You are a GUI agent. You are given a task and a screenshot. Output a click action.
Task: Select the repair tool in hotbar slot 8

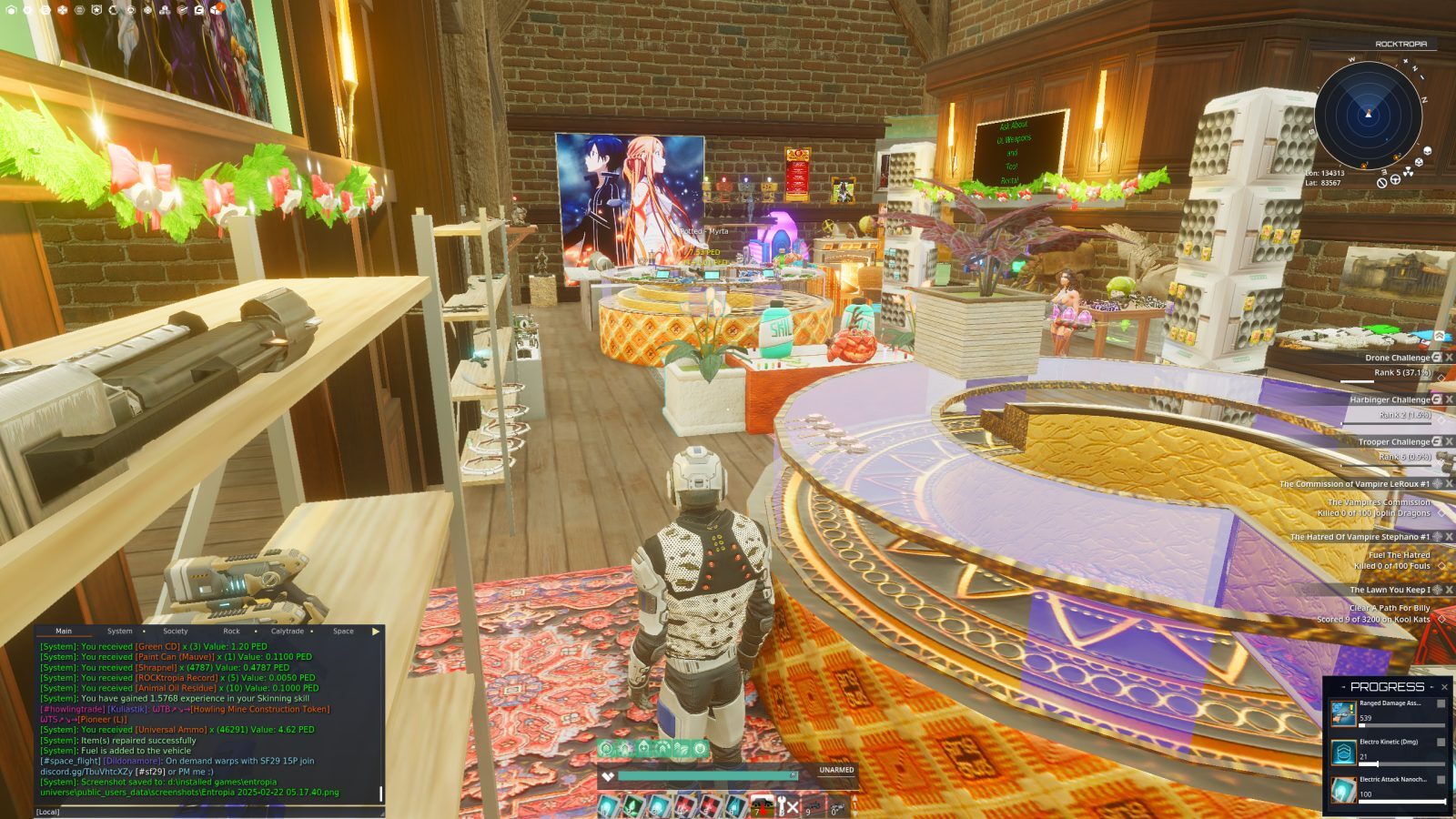(784, 803)
